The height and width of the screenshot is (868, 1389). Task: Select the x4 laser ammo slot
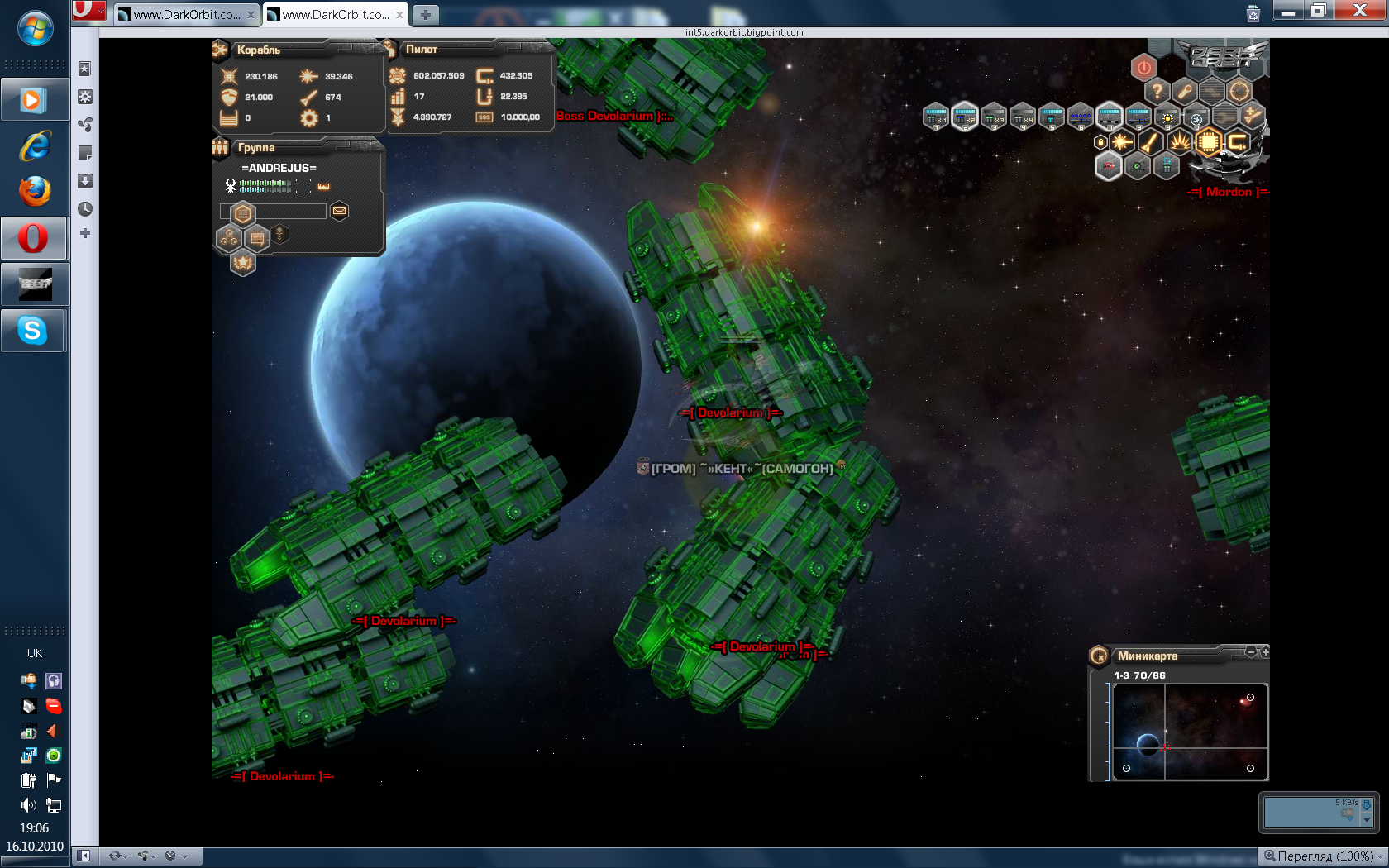1023,117
